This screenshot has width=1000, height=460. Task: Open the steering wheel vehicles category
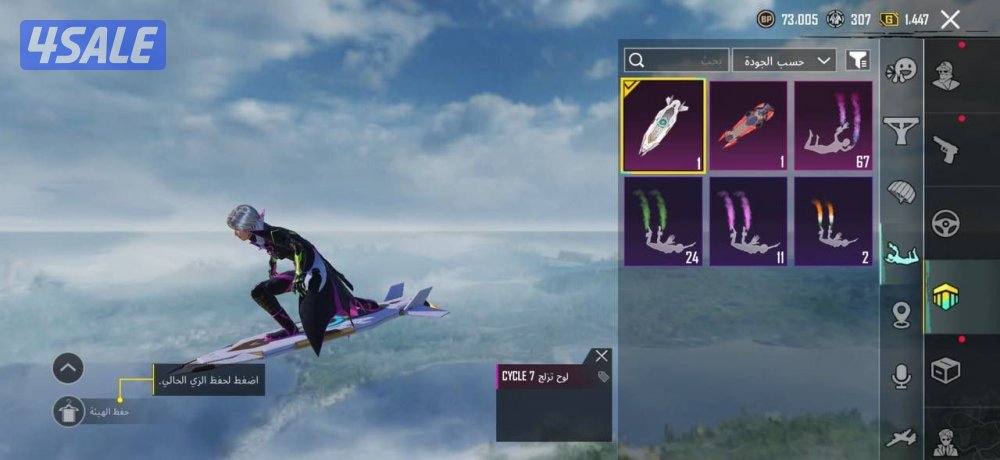click(x=946, y=223)
